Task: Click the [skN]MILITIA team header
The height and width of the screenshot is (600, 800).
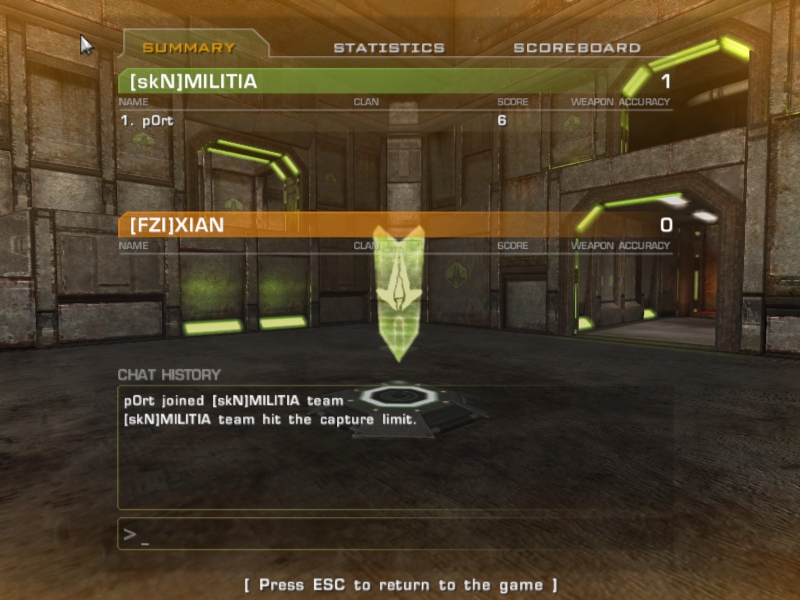Action: point(395,81)
